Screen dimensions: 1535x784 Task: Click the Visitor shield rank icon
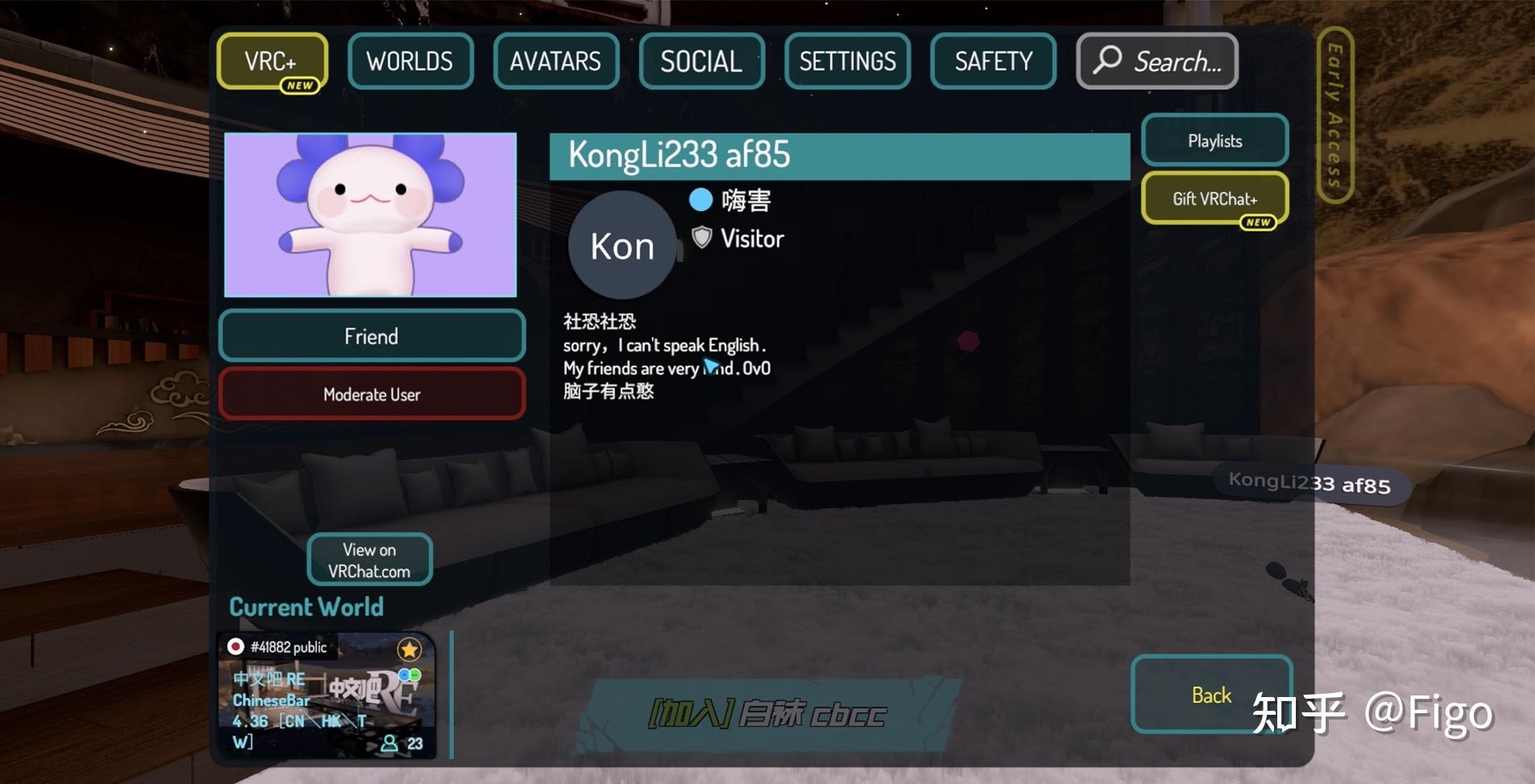pos(702,237)
